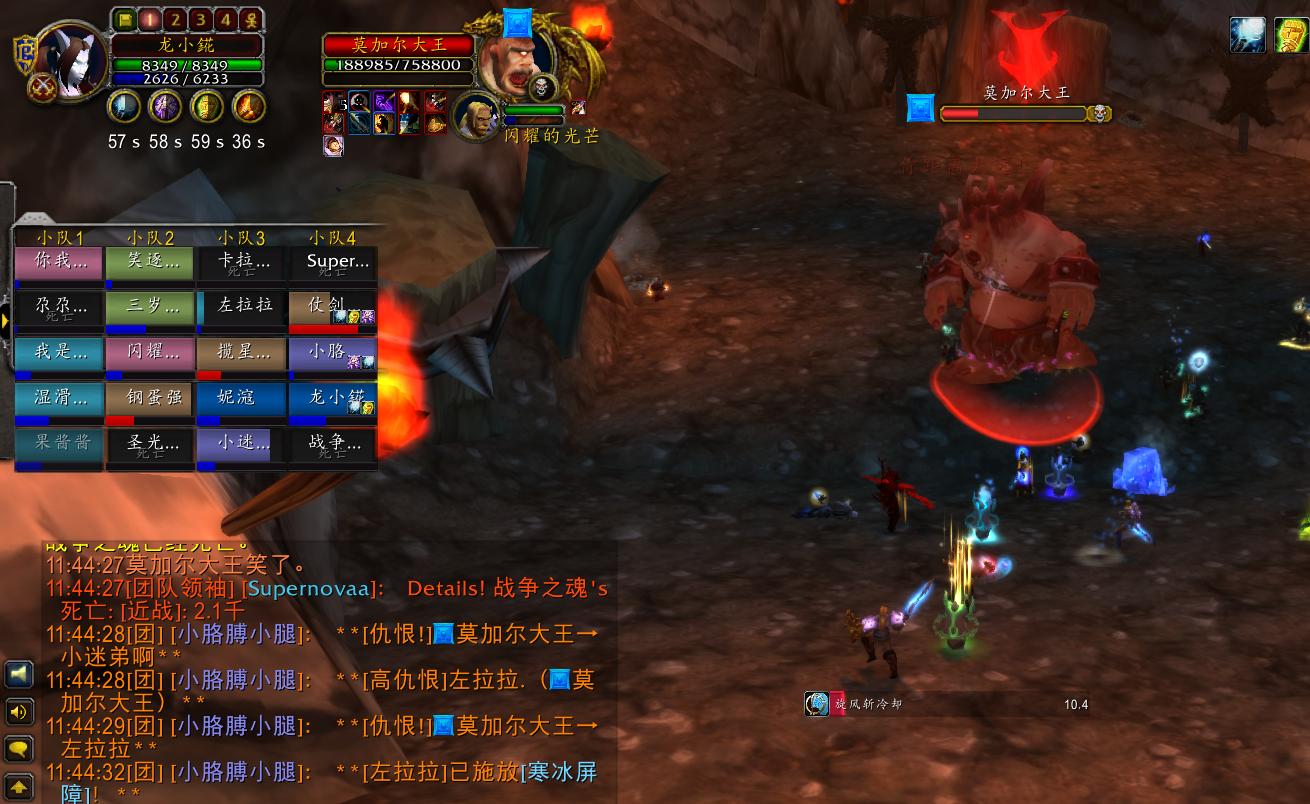The image size is (1310, 804).
Task: Select the ability icon showing 57s cooldown
Action: [x=123, y=106]
